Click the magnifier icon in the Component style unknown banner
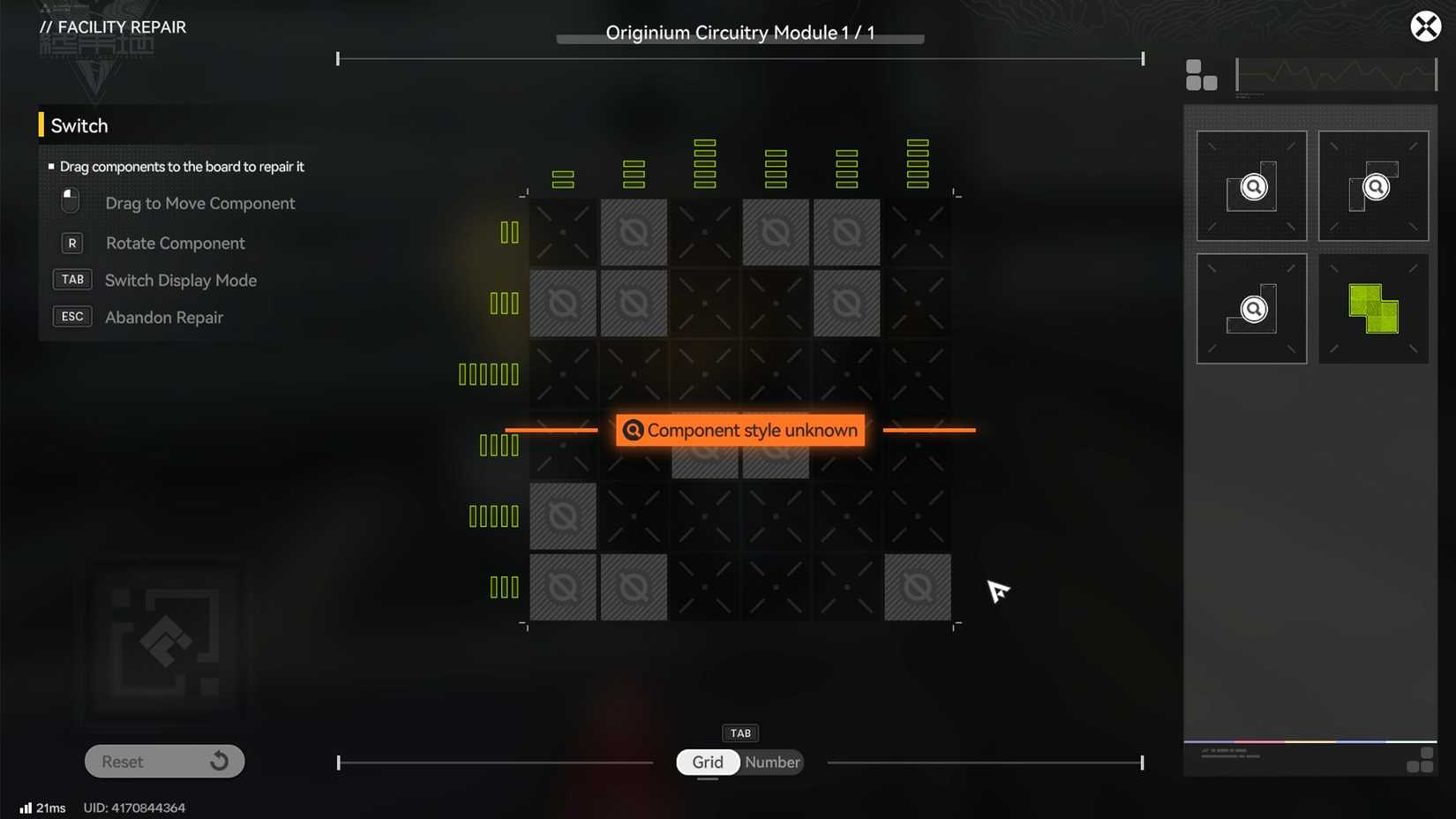The height and width of the screenshot is (819, 1456). click(632, 431)
